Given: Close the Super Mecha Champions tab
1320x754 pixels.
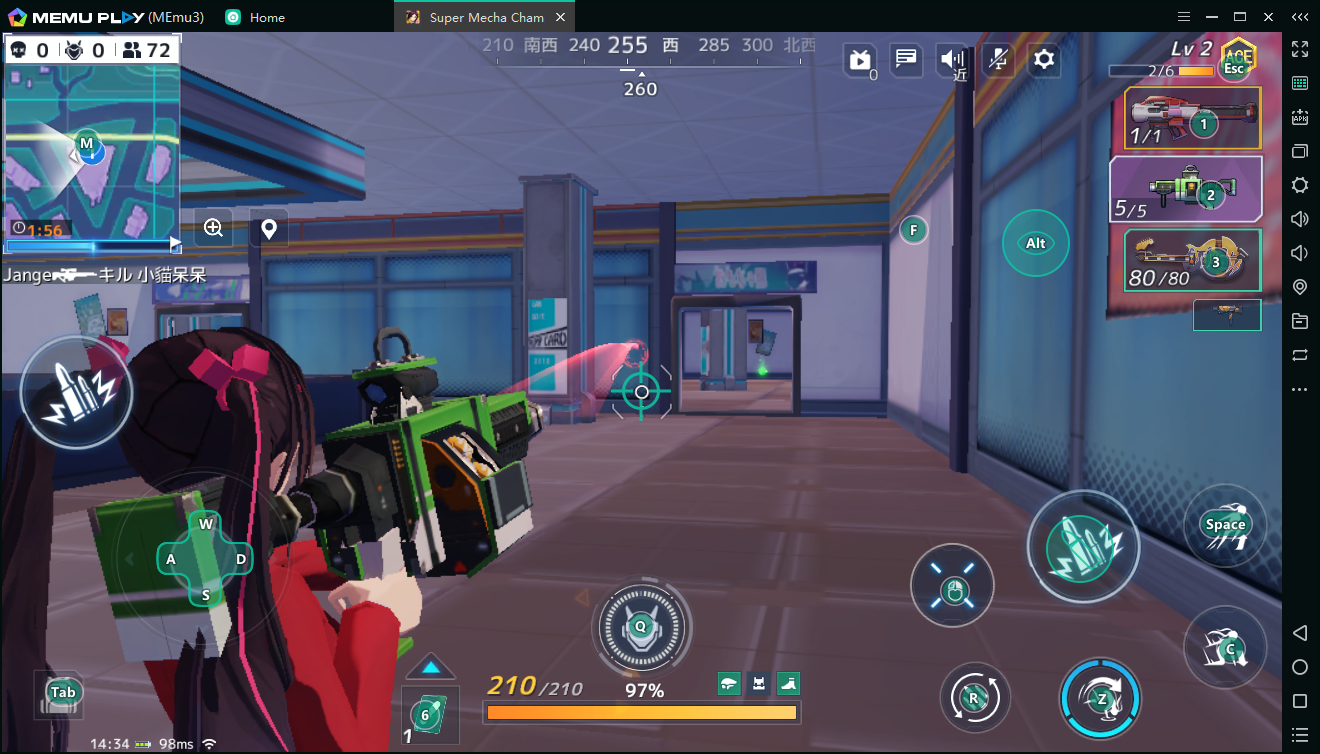Looking at the screenshot, I should click(560, 17).
